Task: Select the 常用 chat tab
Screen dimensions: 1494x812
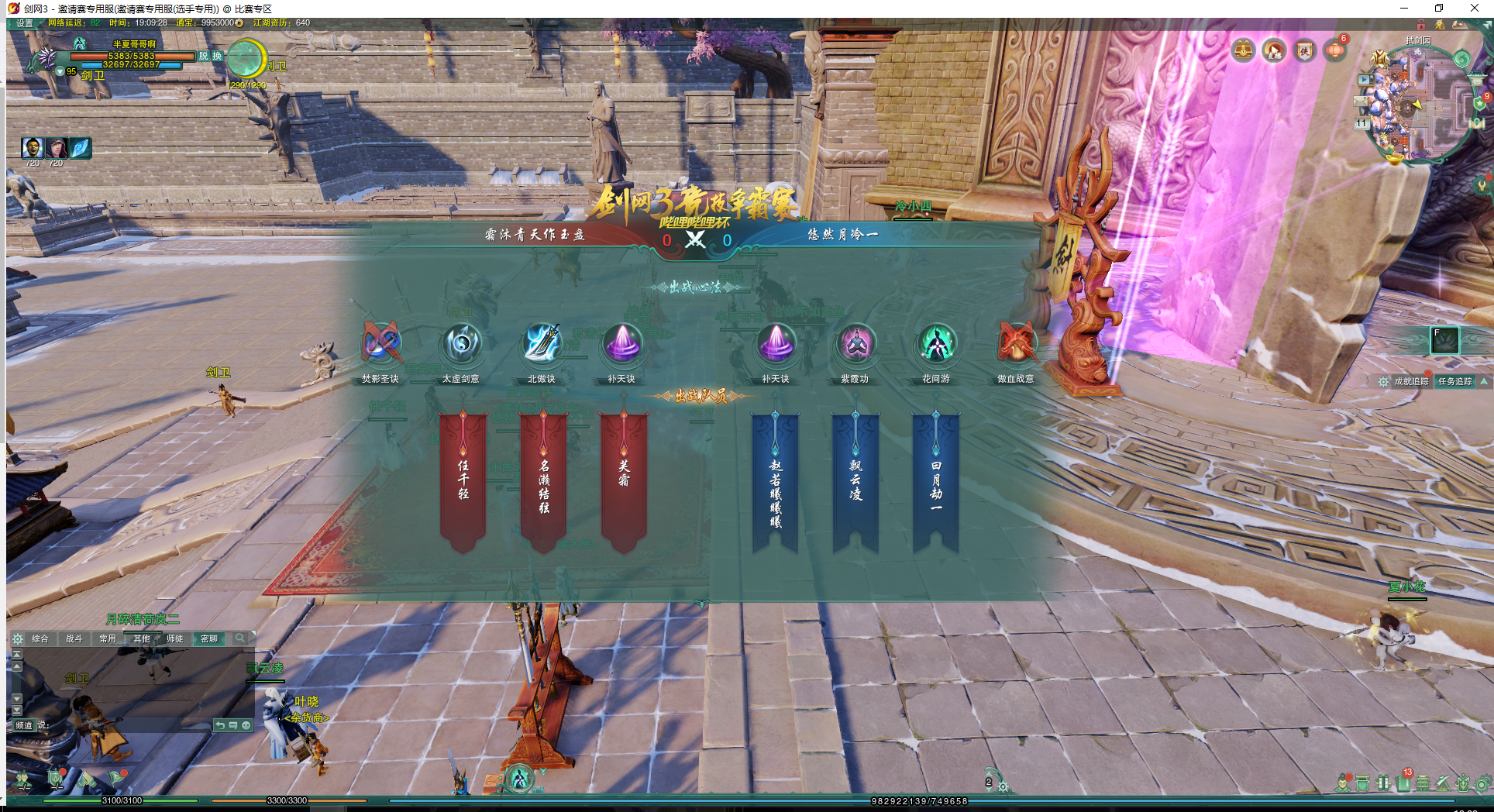Action: 108,638
